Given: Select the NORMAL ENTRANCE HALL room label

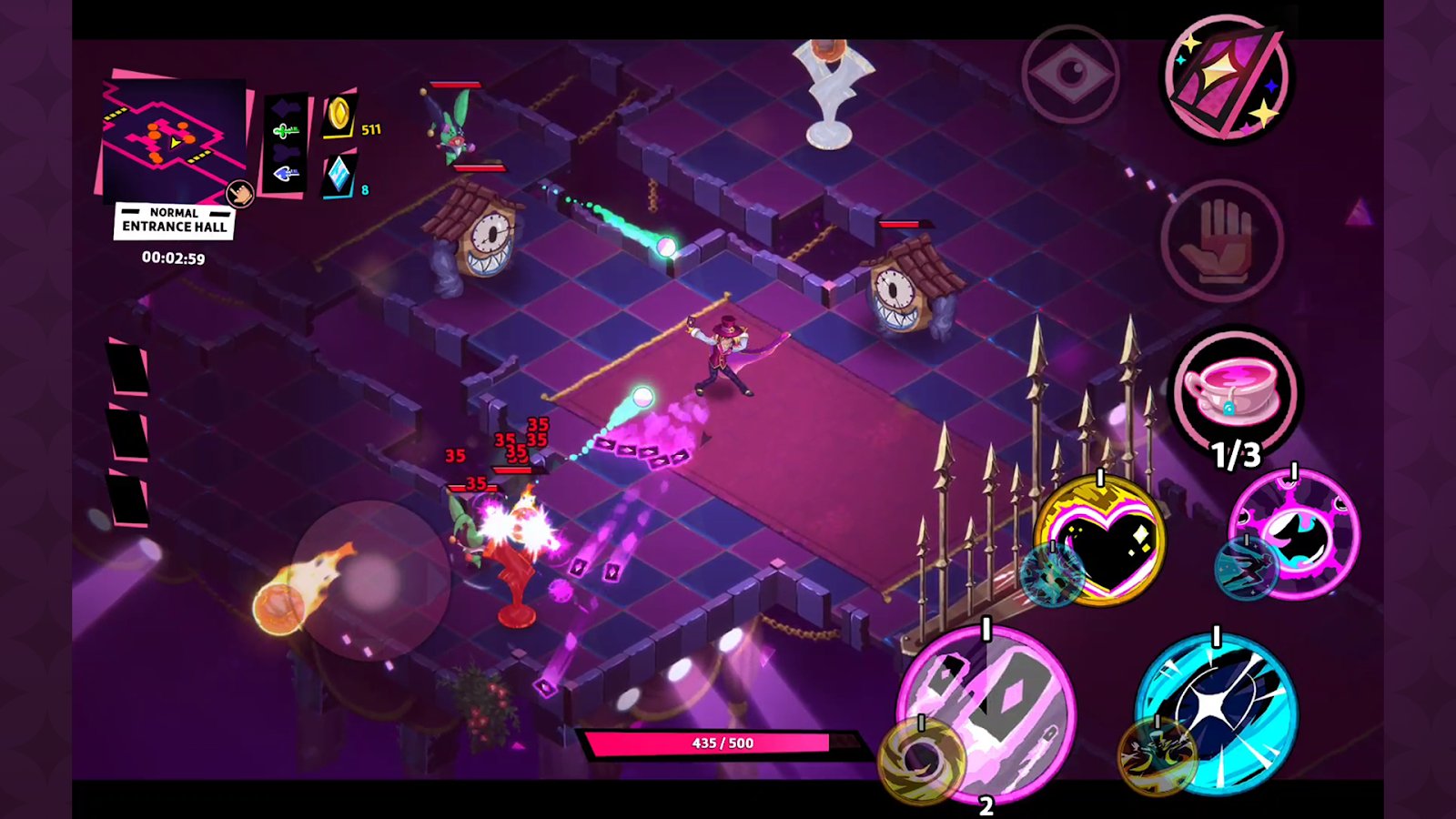Looking at the screenshot, I should (175, 220).
